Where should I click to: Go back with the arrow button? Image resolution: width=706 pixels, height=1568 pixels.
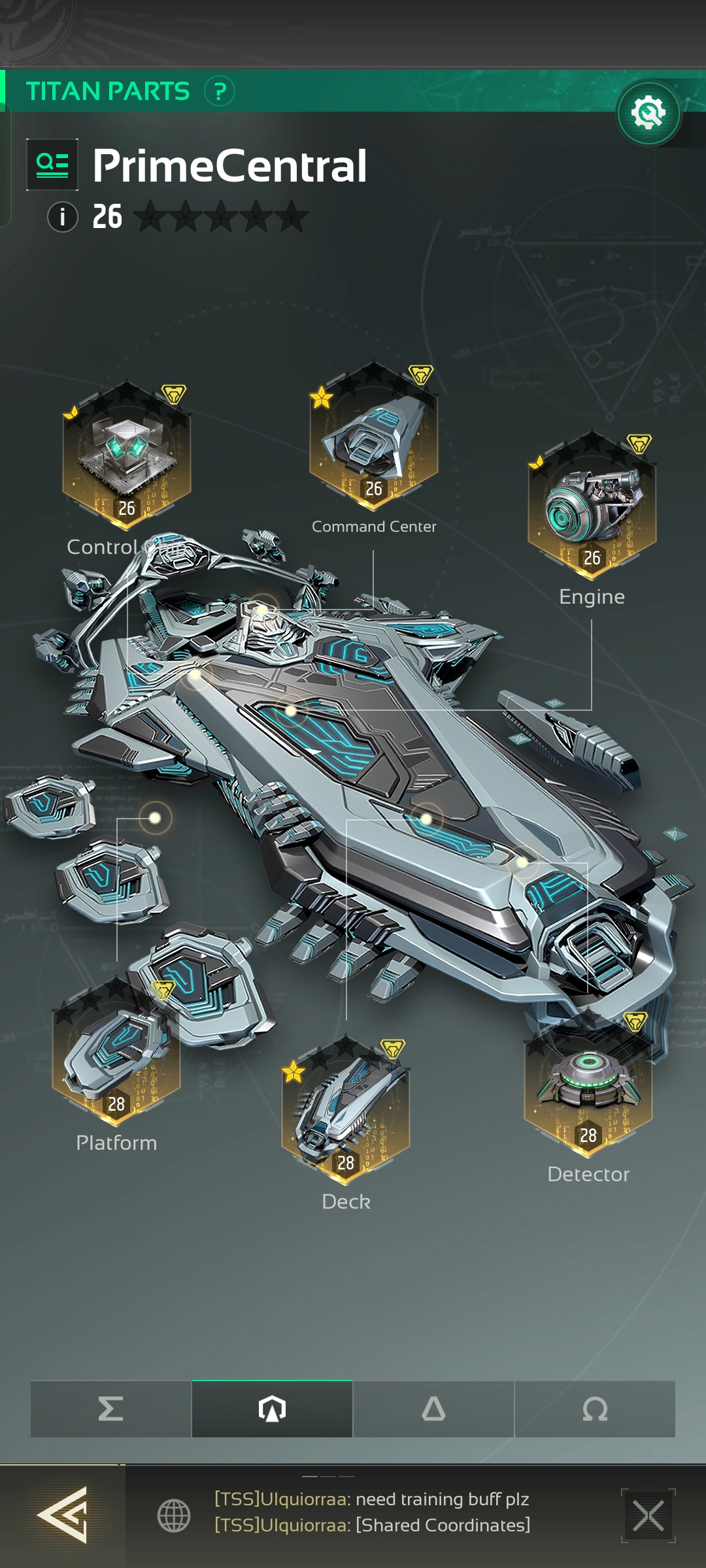click(63, 1515)
